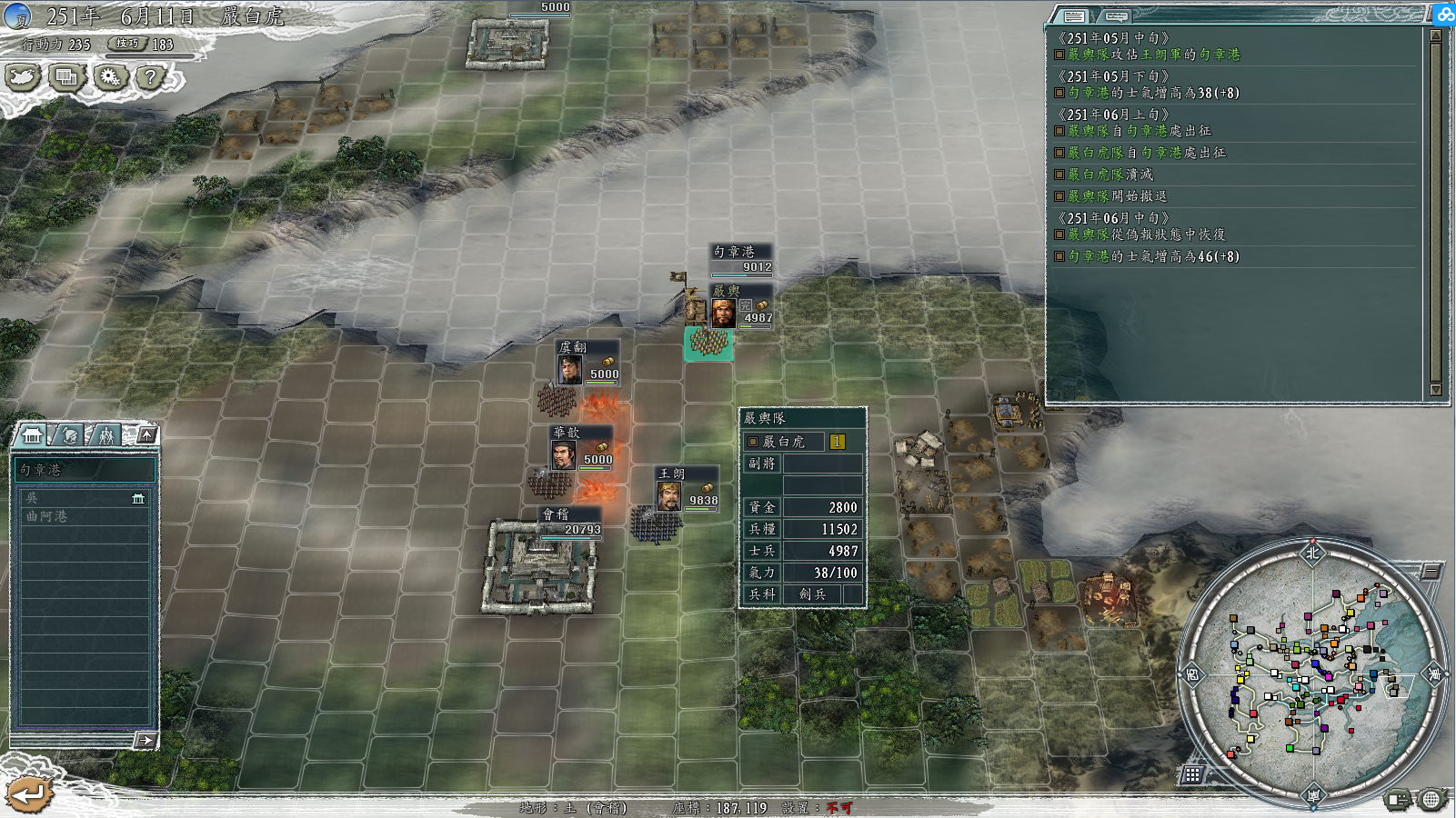
Task: Click the 技巧 technique points button
Action: click(127, 44)
